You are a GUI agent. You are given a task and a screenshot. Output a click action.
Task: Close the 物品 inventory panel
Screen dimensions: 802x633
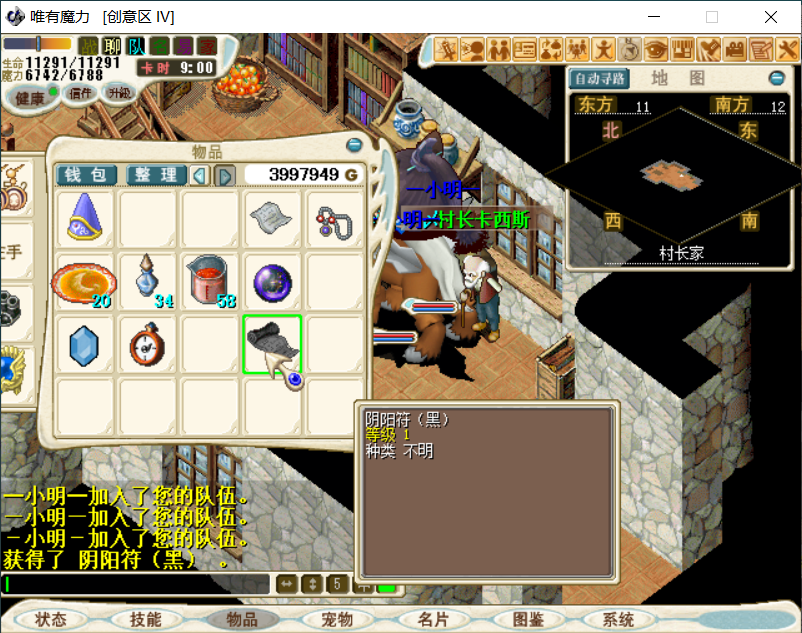click(x=354, y=146)
